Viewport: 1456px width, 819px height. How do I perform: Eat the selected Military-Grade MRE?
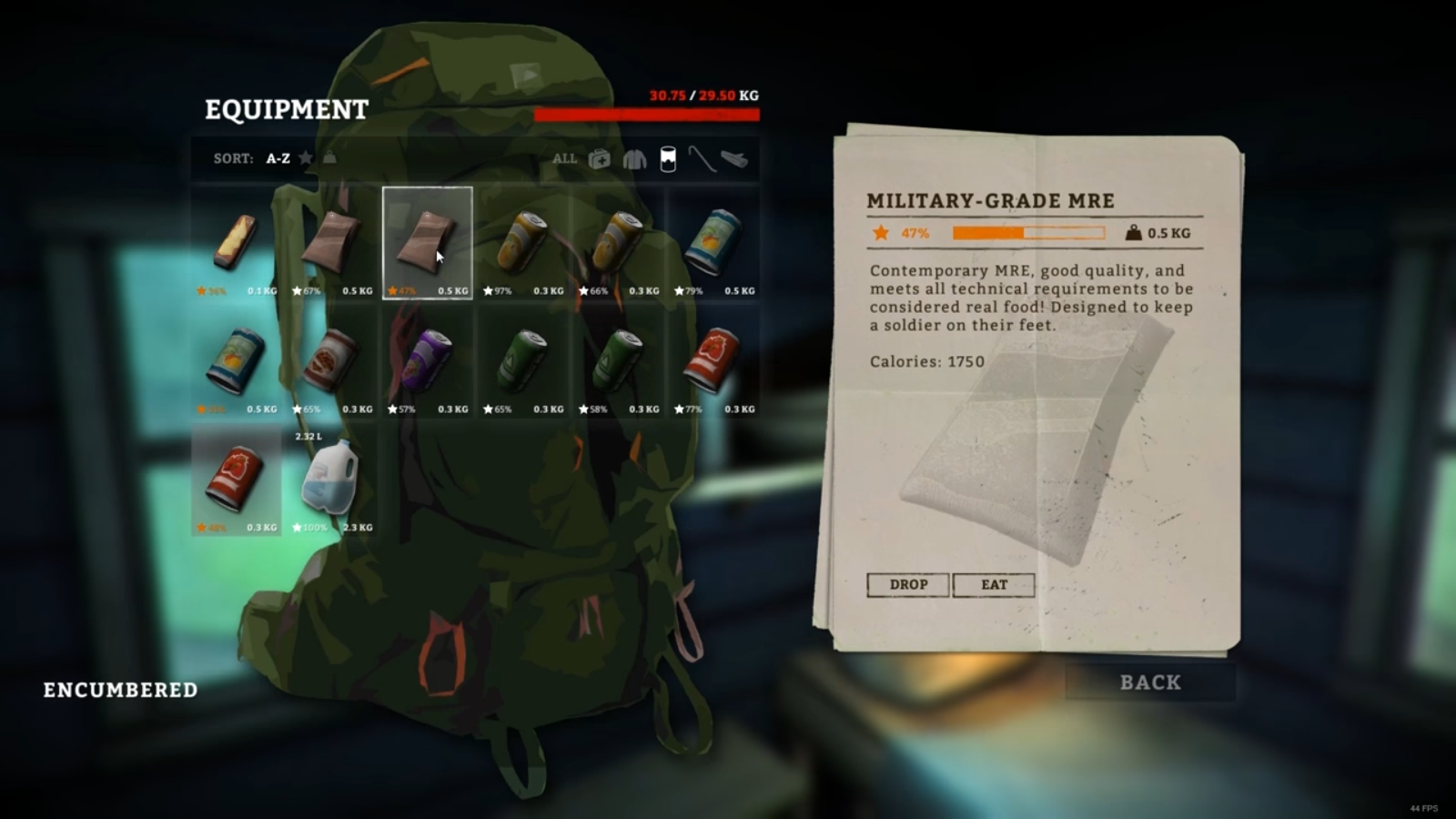coord(994,584)
